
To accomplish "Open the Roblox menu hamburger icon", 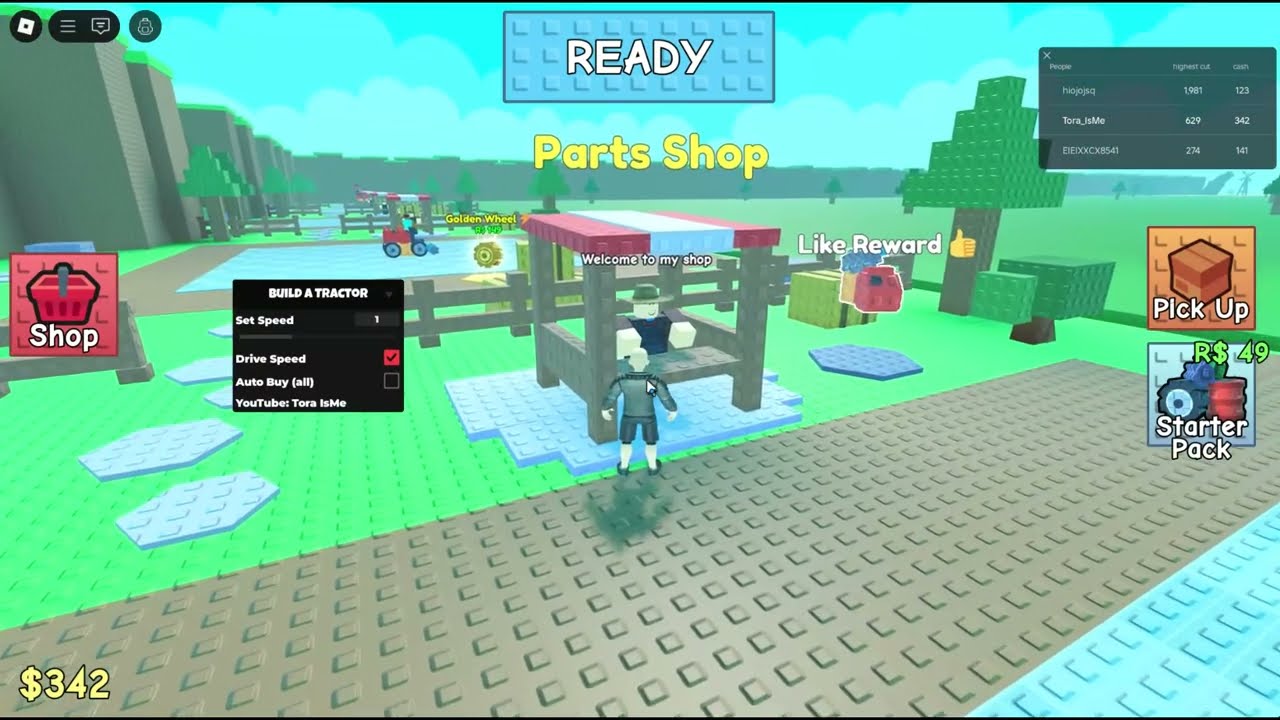I will pos(66,25).
